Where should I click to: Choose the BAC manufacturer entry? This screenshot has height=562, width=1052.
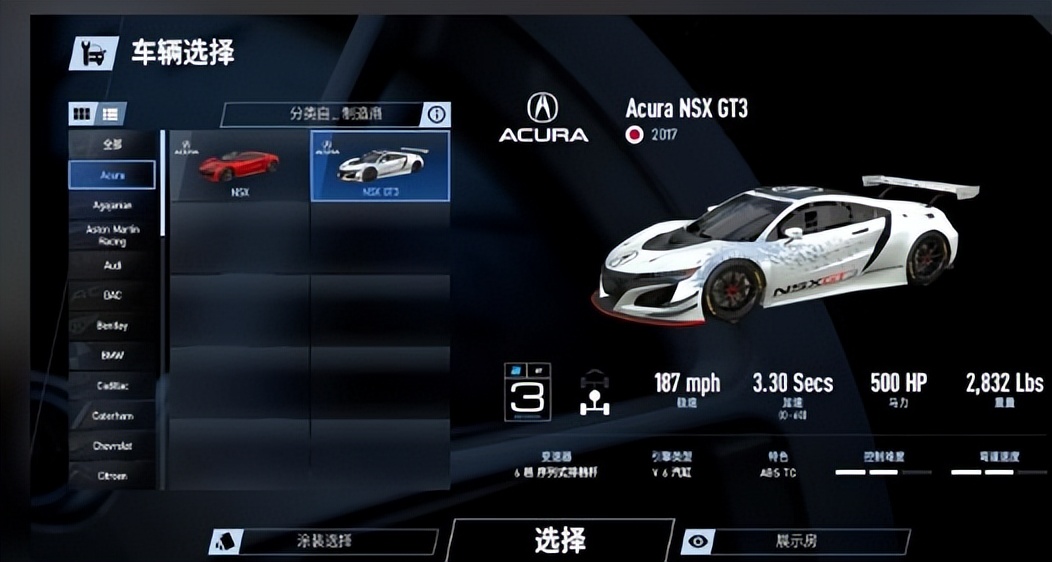point(112,296)
